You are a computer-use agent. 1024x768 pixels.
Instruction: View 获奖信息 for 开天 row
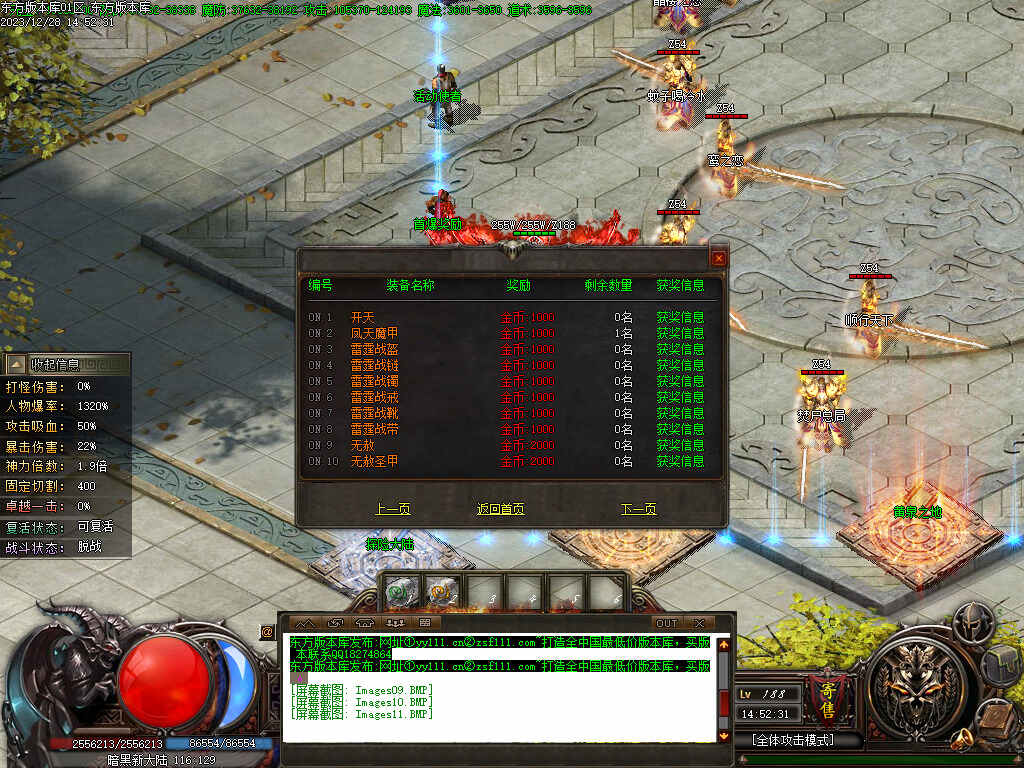[680, 317]
